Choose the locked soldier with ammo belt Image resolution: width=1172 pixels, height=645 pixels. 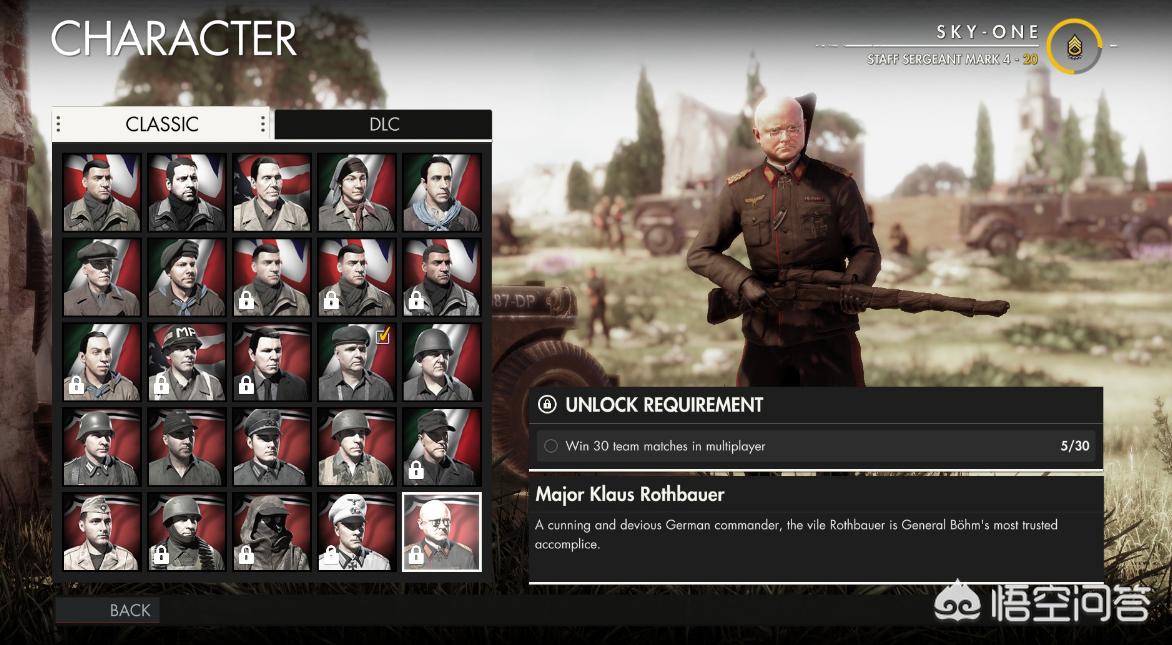click(x=187, y=531)
